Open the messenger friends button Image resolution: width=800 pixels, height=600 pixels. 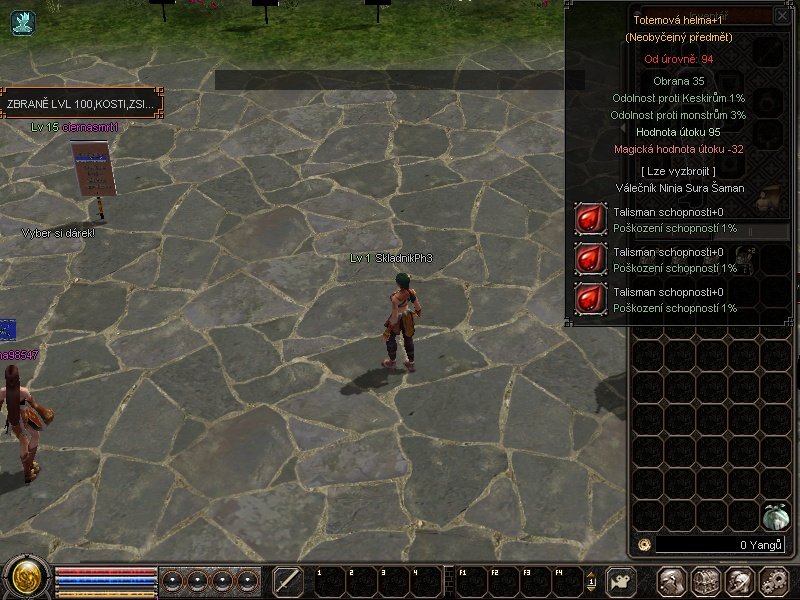(739, 581)
